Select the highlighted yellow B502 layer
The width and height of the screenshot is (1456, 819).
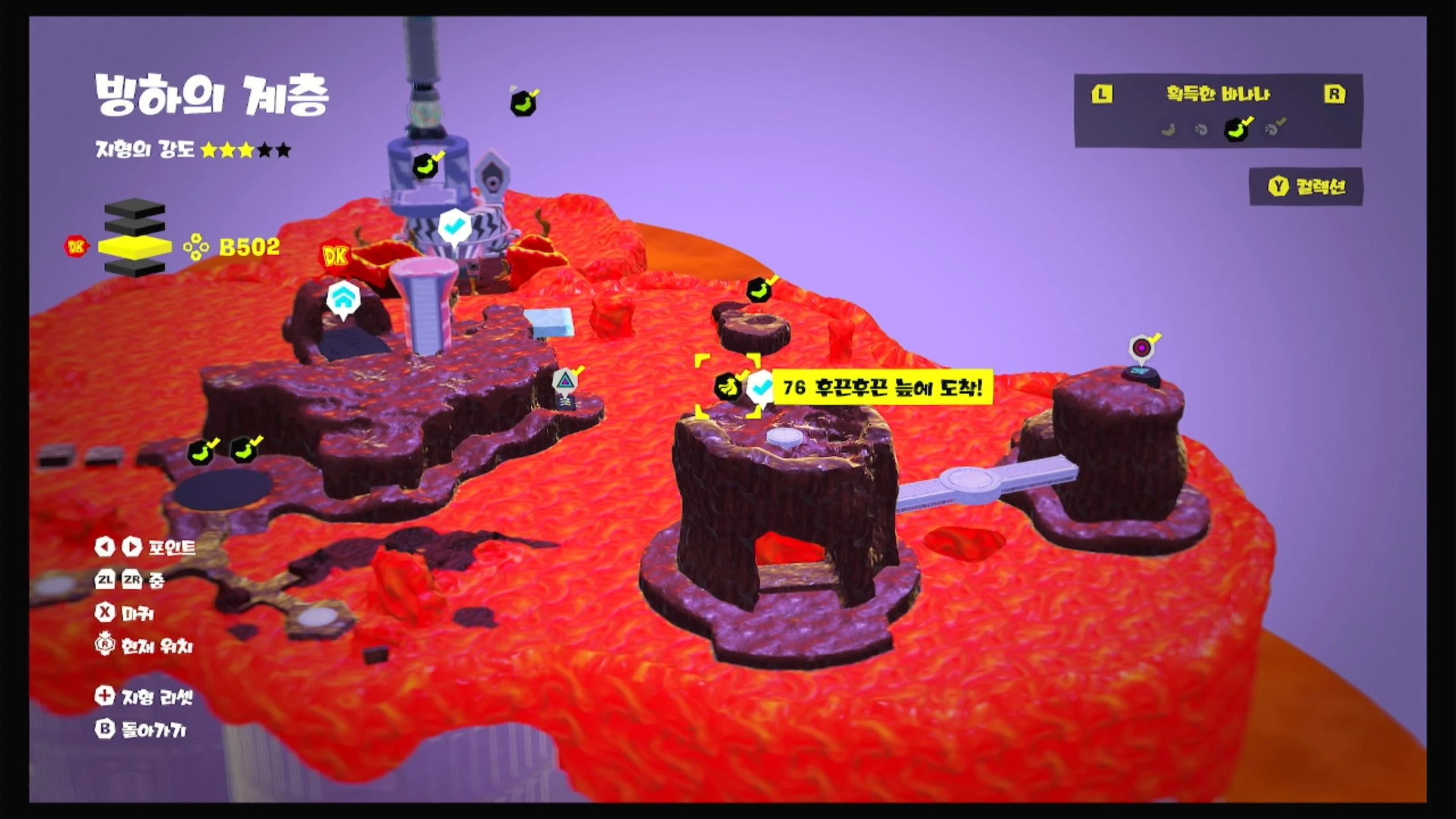[x=135, y=247]
